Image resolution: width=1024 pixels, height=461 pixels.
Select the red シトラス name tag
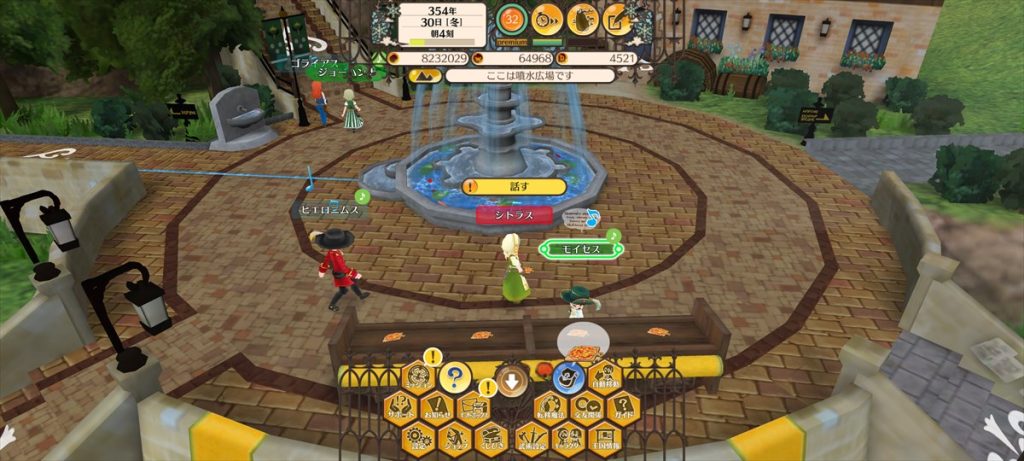(514, 214)
